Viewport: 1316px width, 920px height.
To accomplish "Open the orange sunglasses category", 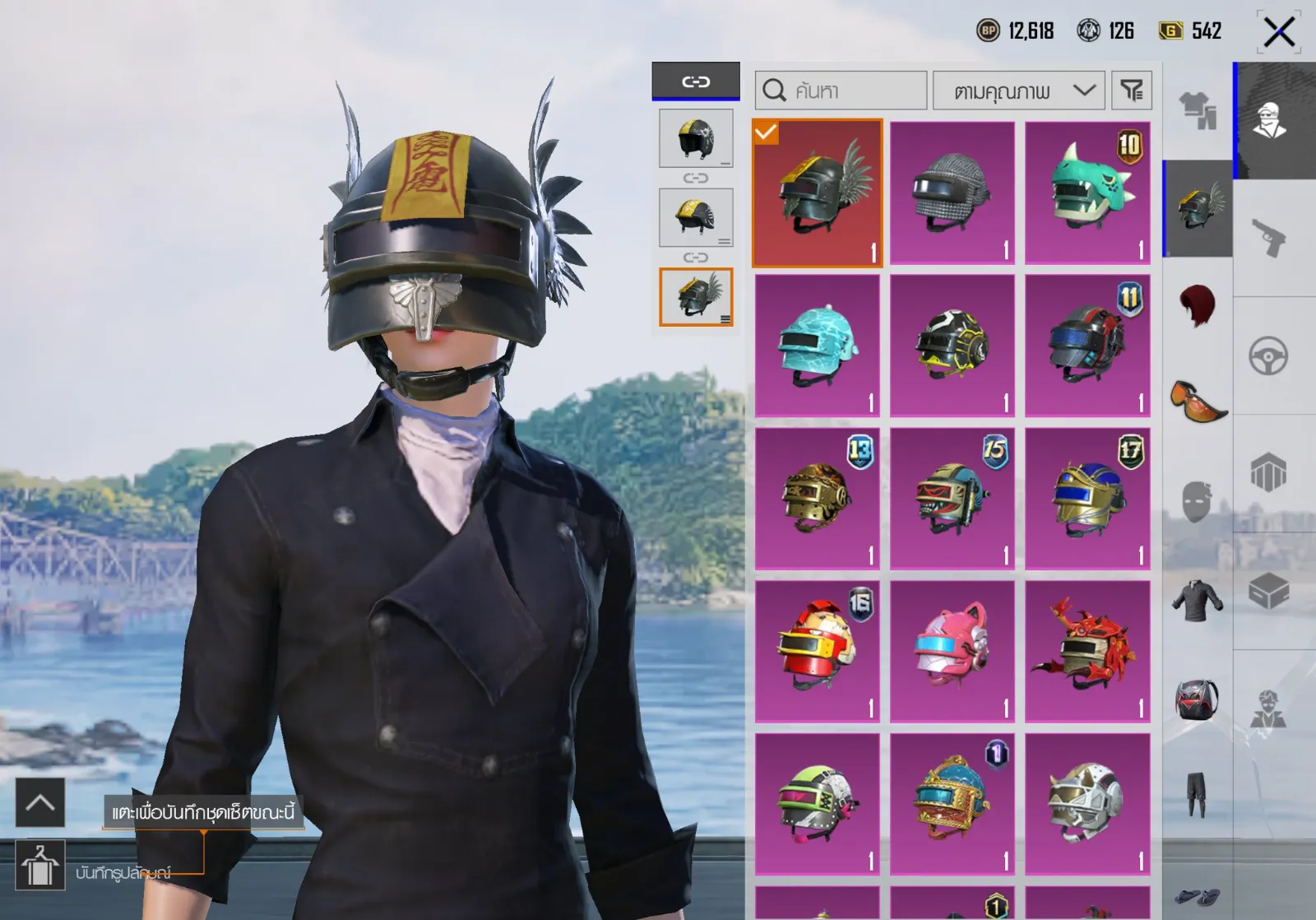I will (x=1198, y=400).
